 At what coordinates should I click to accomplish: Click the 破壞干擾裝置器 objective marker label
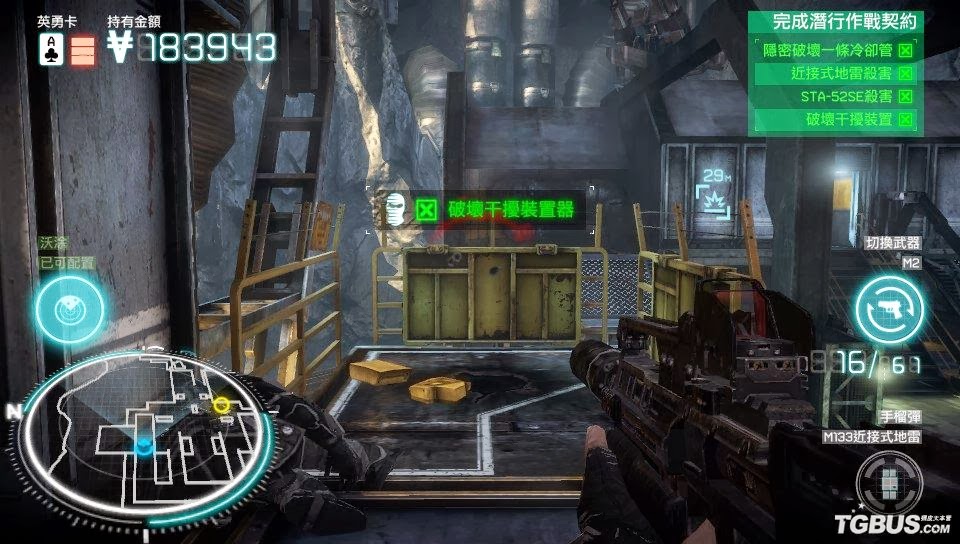[x=497, y=209]
